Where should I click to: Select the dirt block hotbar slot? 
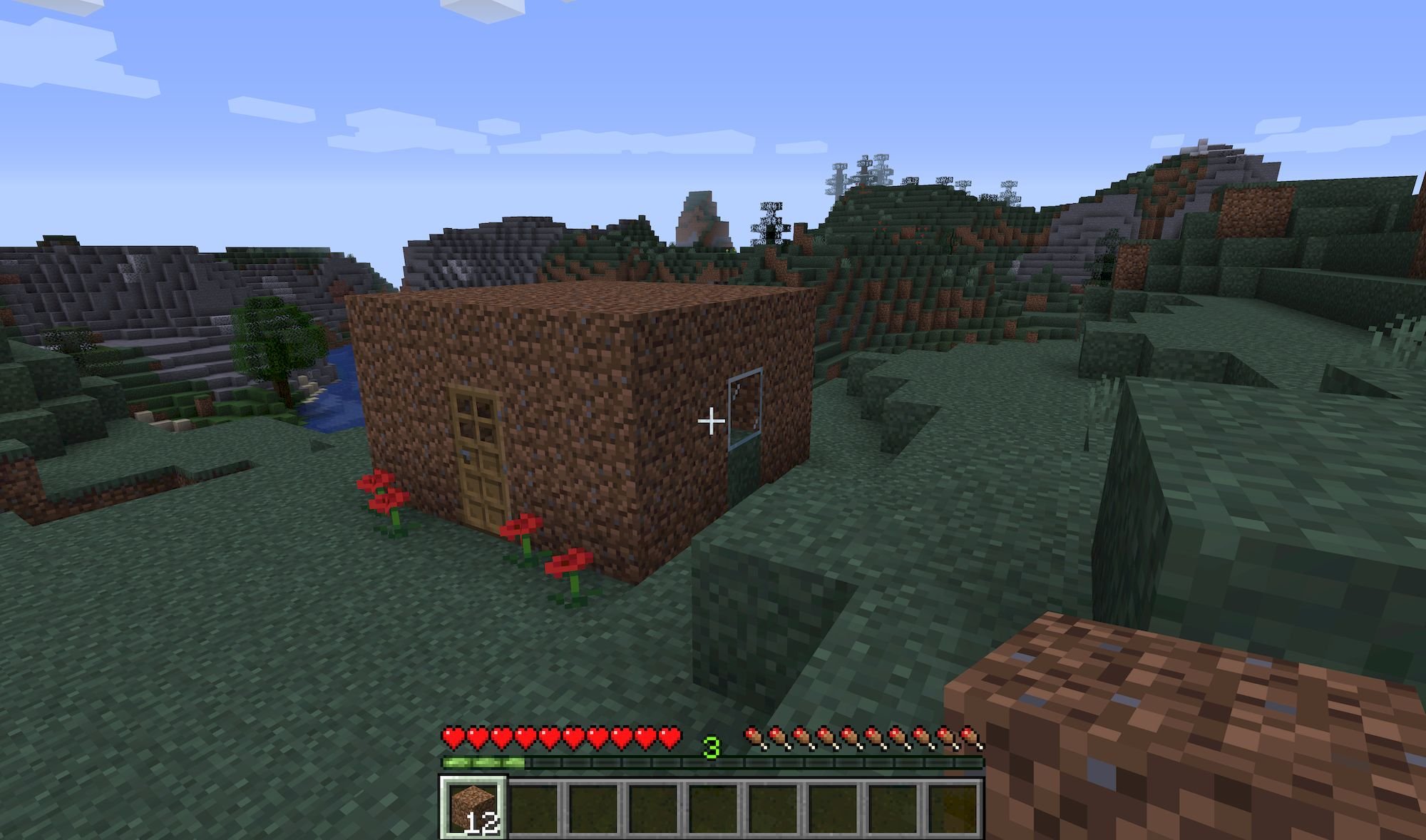[473, 808]
